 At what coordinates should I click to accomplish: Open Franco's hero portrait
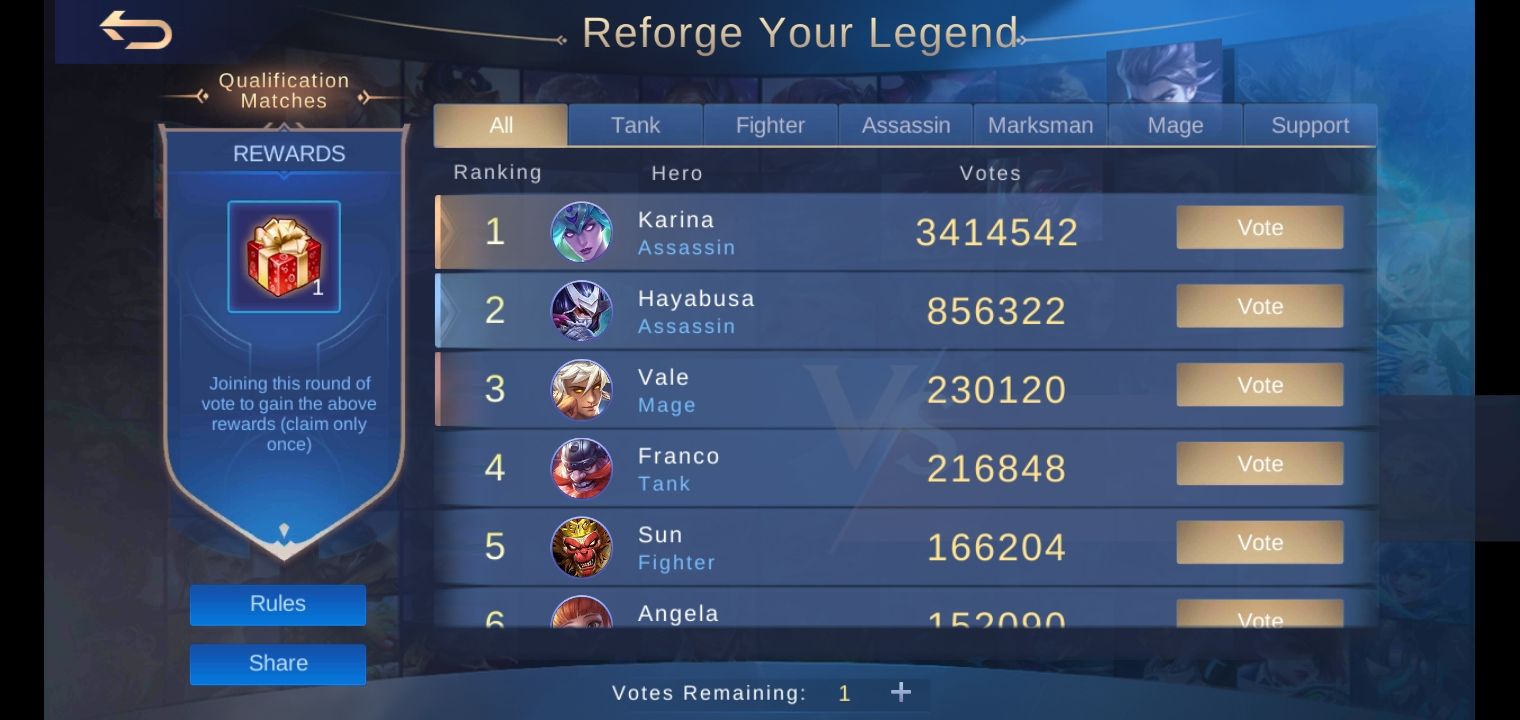[x=582, y=467]
